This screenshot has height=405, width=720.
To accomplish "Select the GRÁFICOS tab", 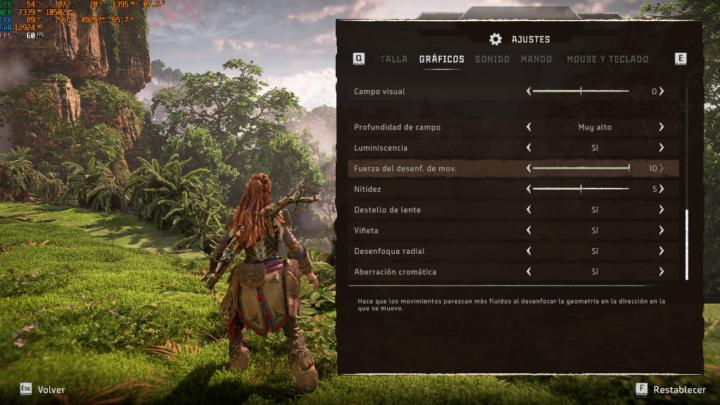I will [441, 59].
